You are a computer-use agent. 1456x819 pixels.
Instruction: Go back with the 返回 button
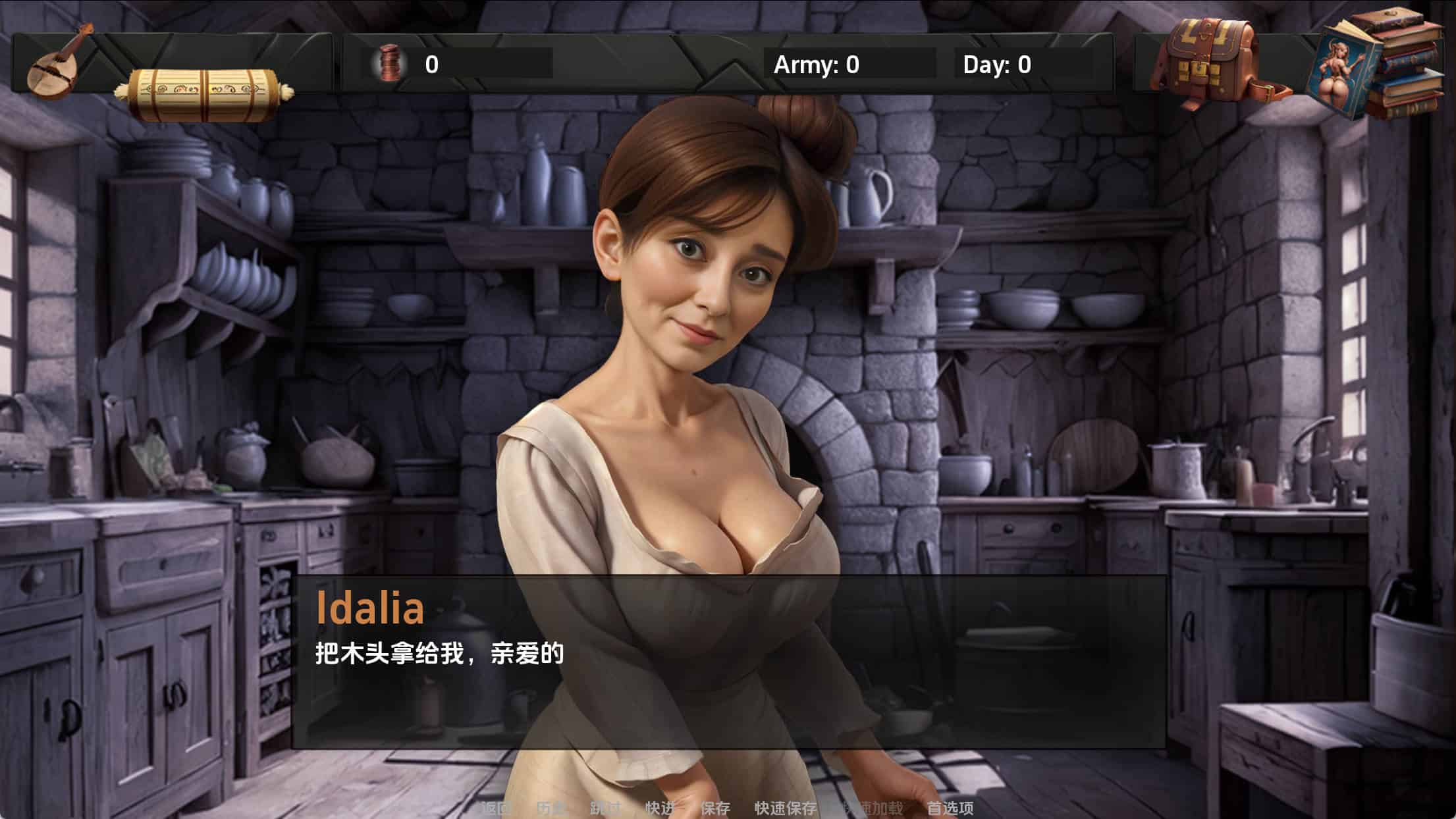pyautogui.click(x=496, y=808)
